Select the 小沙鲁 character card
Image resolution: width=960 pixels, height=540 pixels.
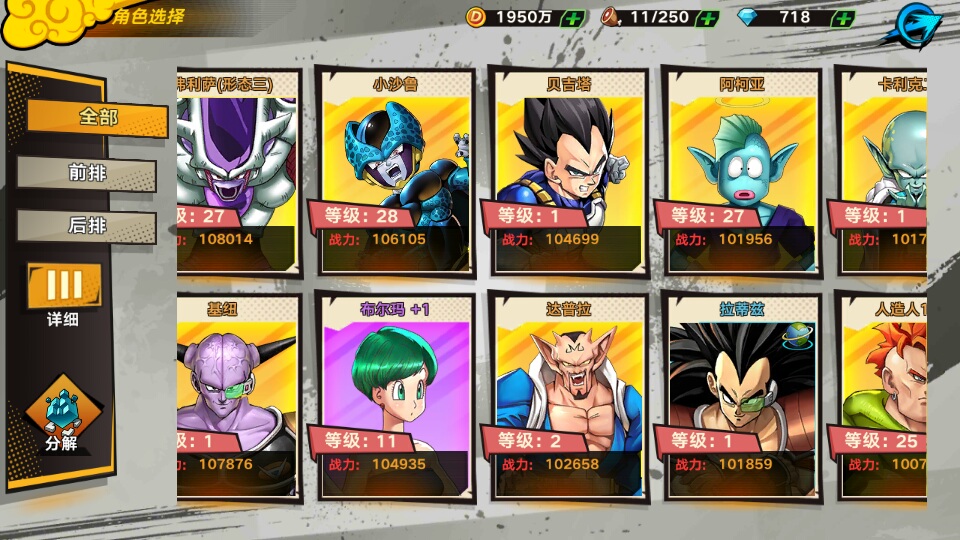(x=395, y=172)
